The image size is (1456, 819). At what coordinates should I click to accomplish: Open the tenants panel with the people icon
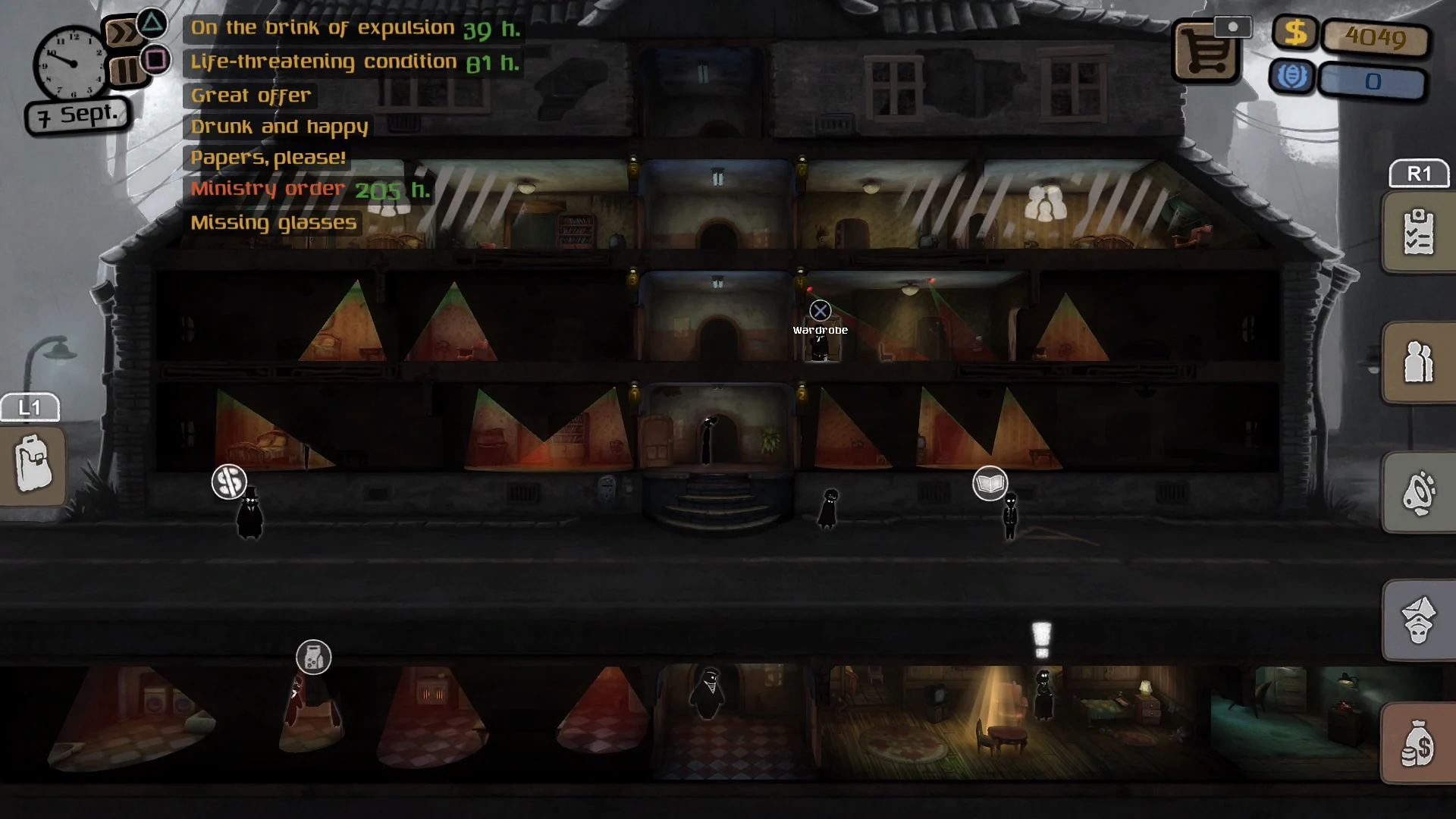point(1418,362)
